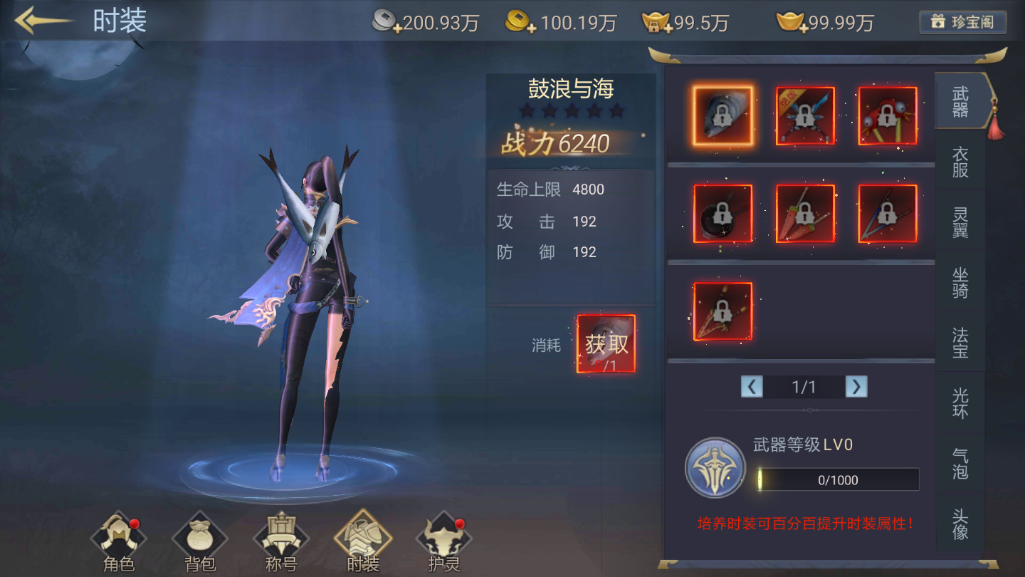This screenshot has height=577, width=1025.
Task: Show the 法宝 artifact tab
Action: (x=960, y=342)
